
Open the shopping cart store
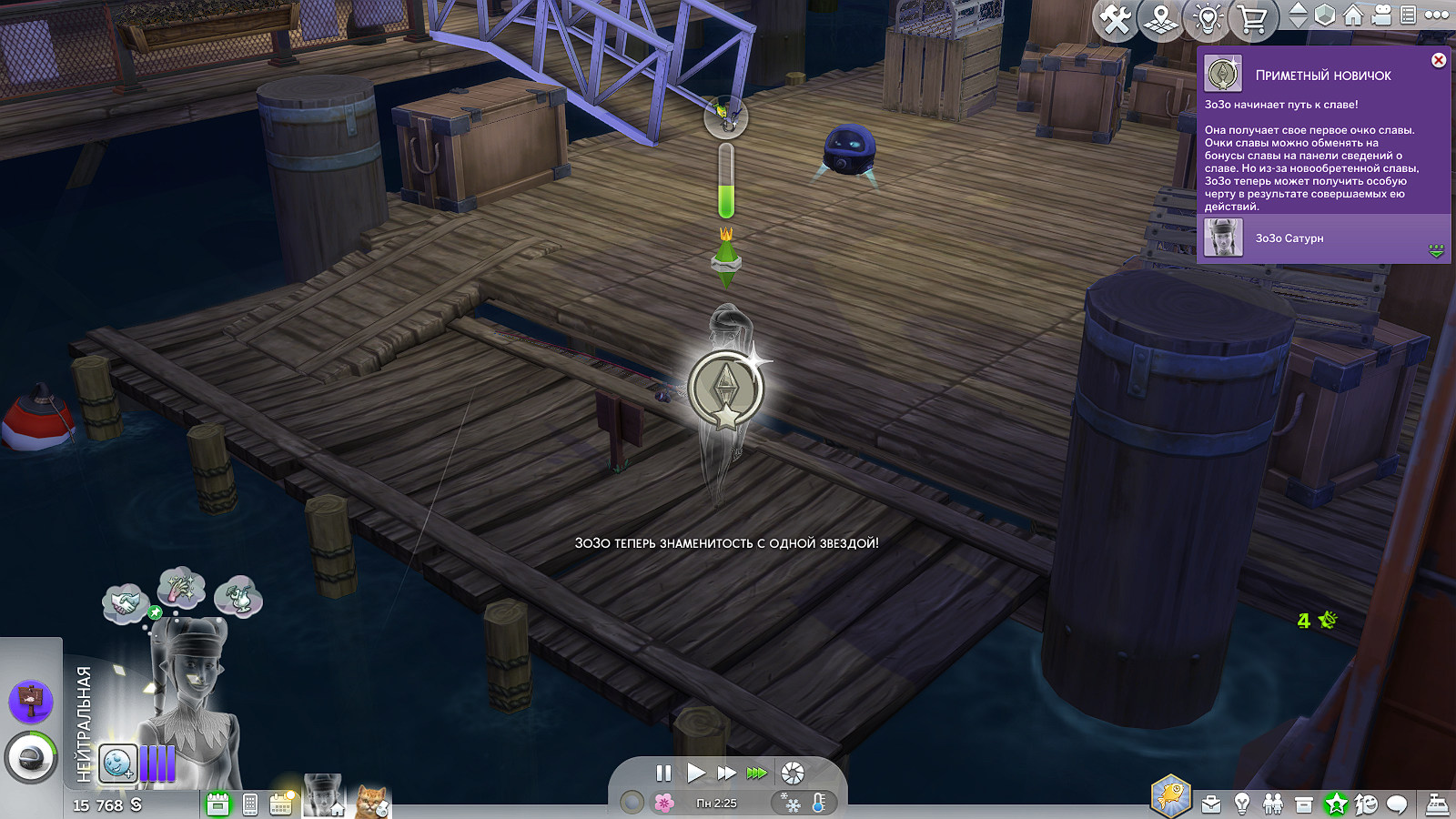(1253, 19)
